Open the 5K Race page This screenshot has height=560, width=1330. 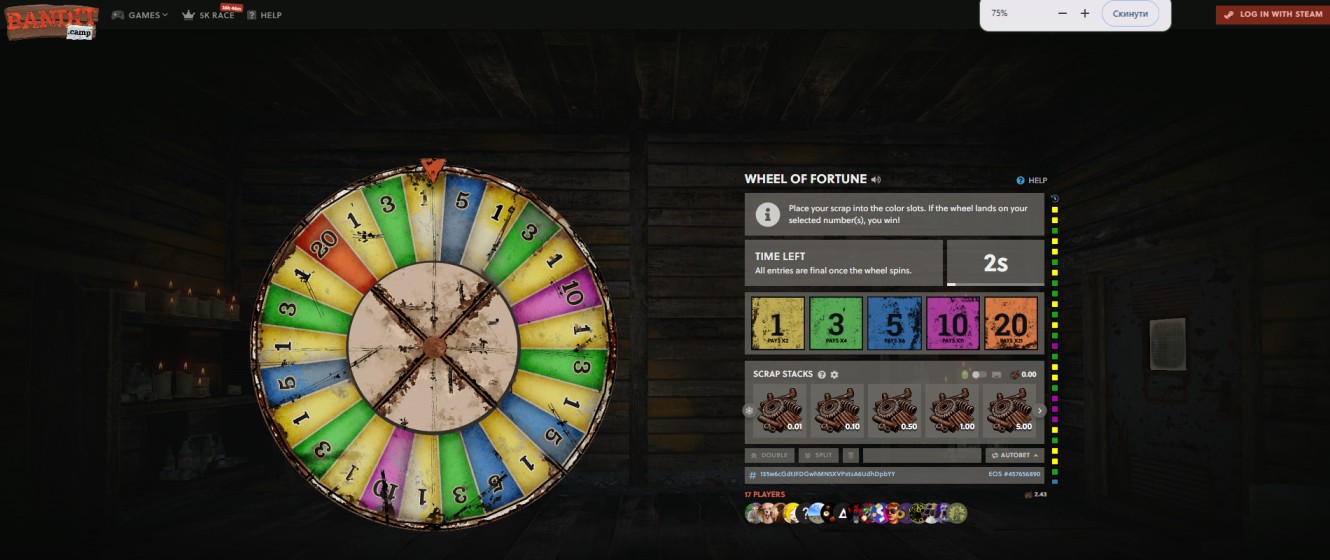tap(209, 15)
